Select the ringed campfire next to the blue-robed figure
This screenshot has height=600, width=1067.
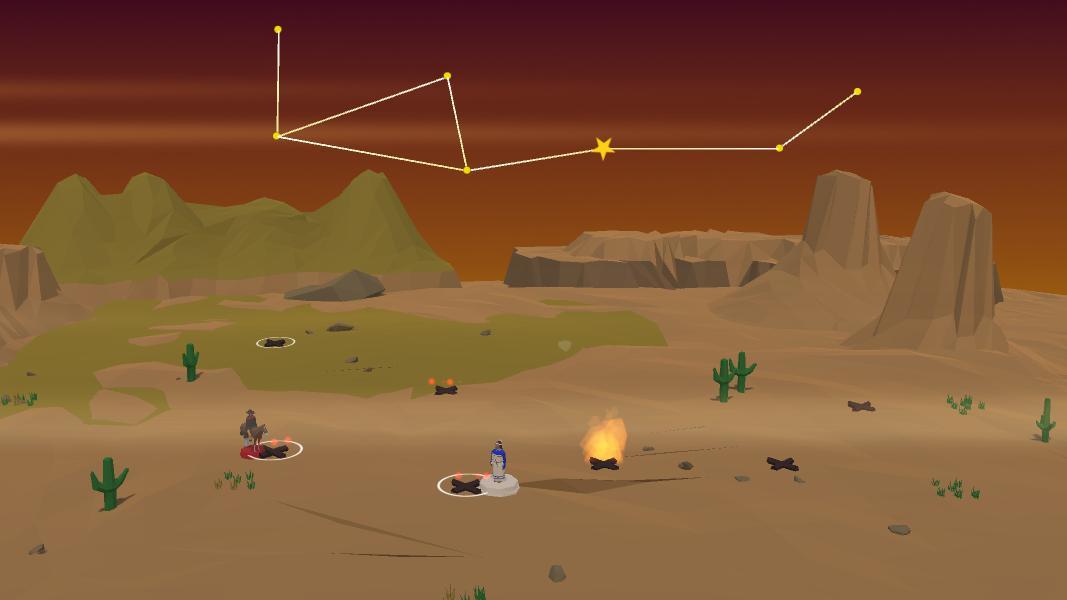[465, 485]
